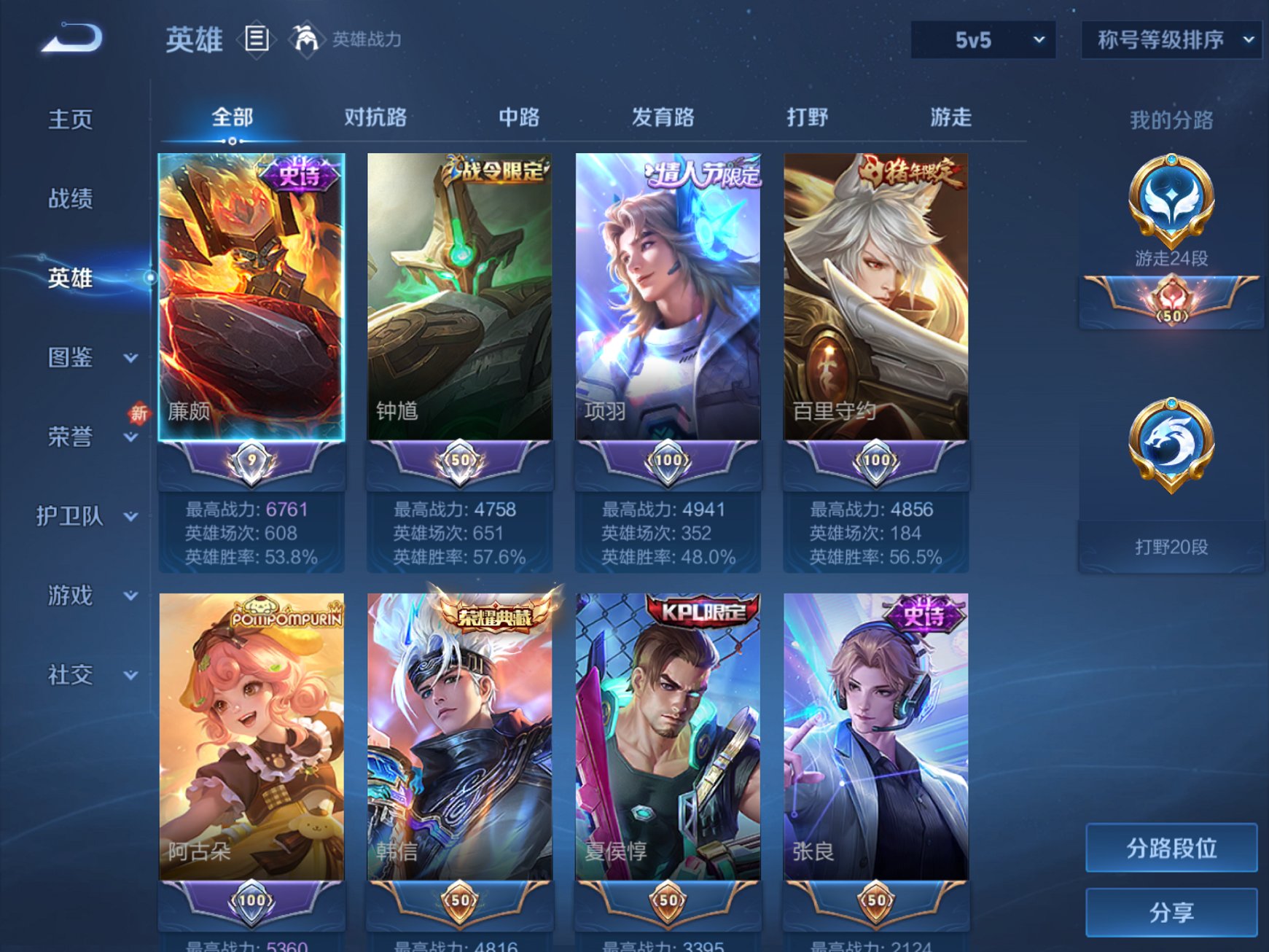Open 战绩 from the left sidebar

tap(69, 198)
